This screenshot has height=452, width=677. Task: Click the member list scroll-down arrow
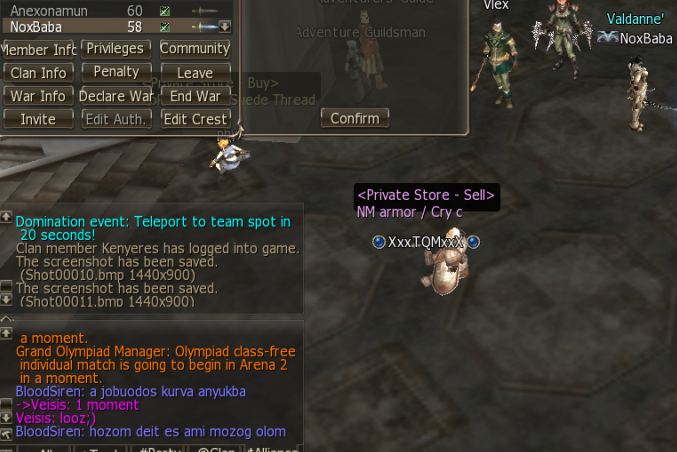coord(225,27)
